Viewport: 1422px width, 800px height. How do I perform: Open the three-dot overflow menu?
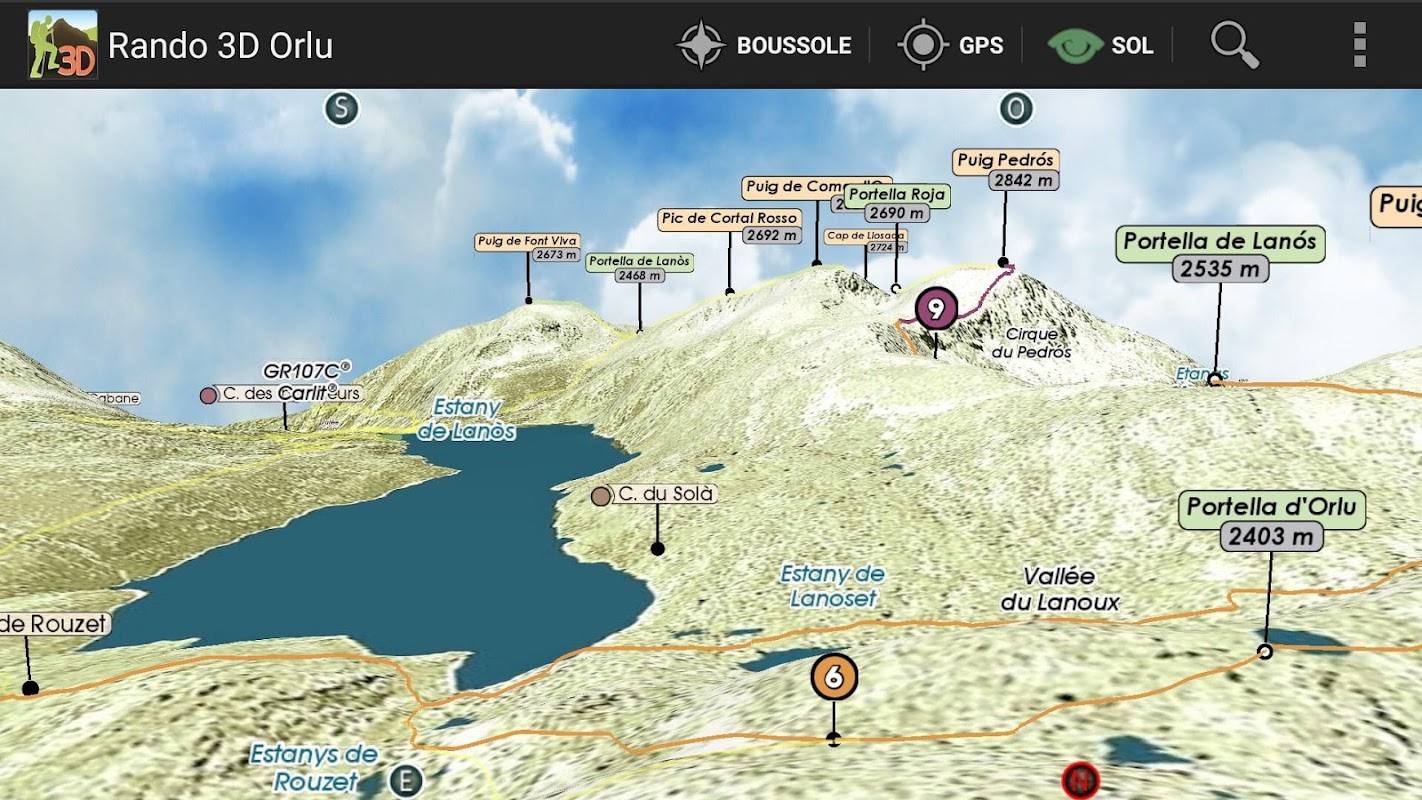[1359, 45]
